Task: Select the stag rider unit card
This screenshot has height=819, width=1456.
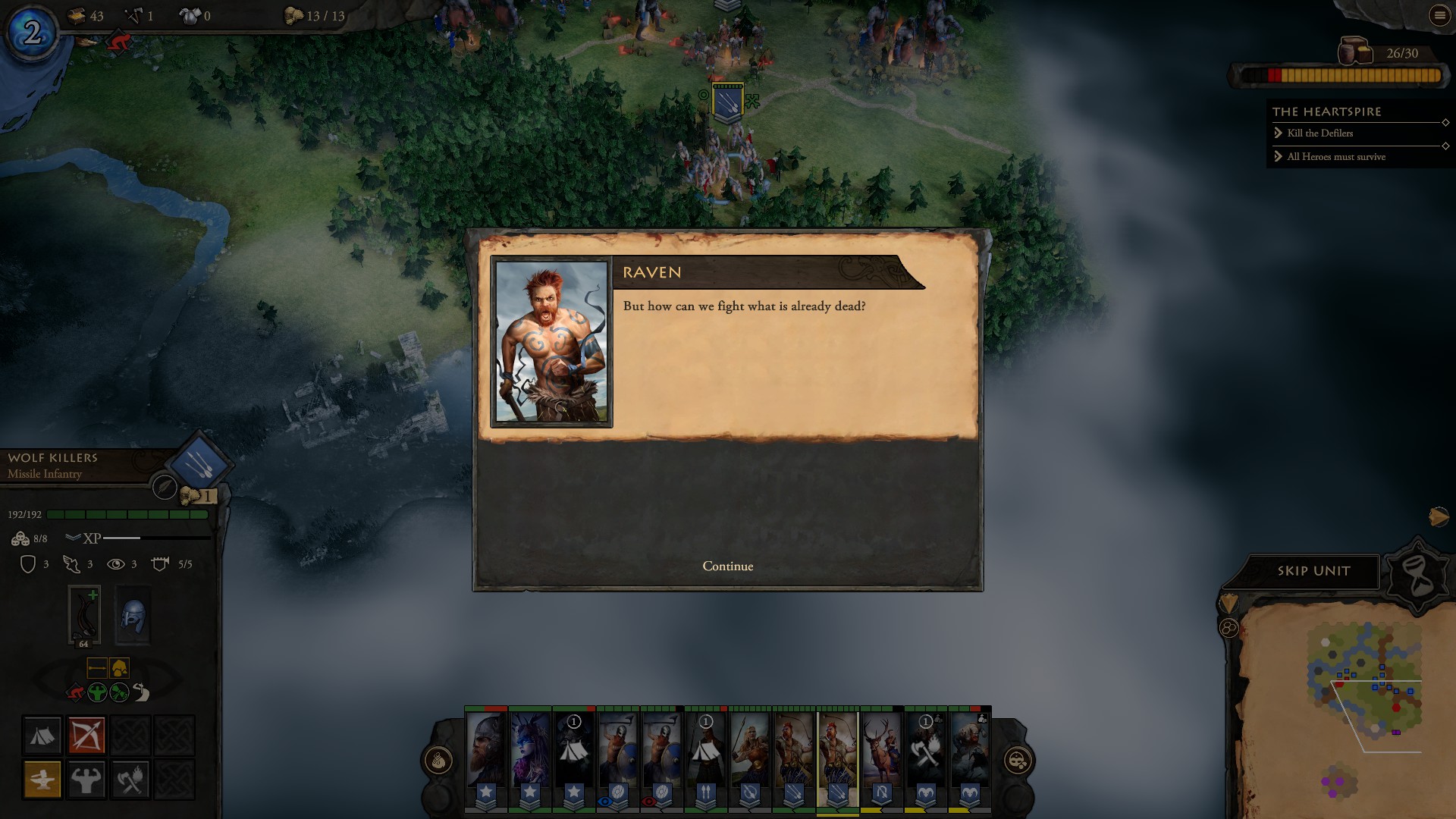Action: click(881, 751)
